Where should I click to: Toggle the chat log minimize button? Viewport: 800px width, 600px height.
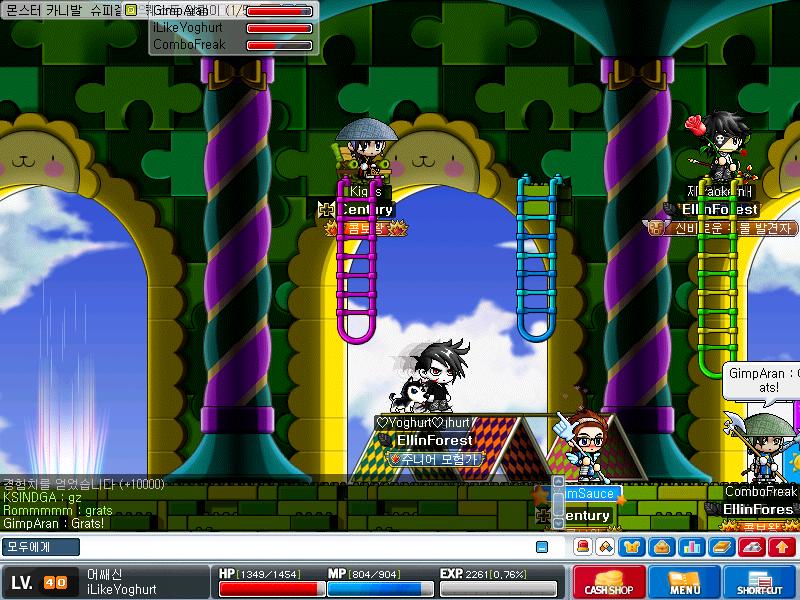[x=542, y=547]
